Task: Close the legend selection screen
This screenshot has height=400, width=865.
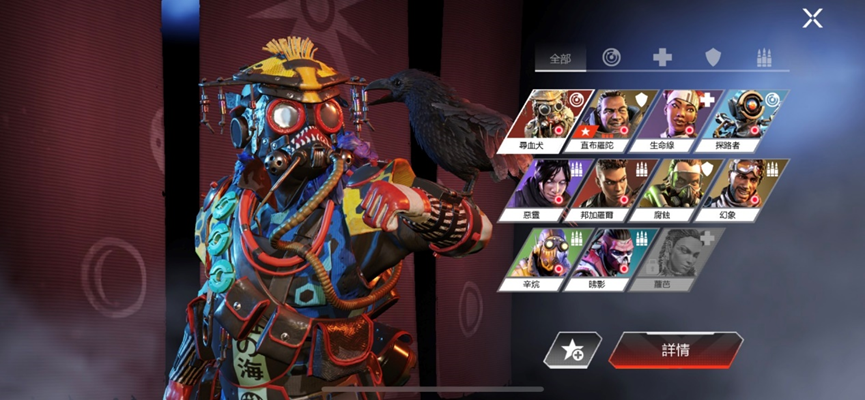Action: tap(812, 18)
